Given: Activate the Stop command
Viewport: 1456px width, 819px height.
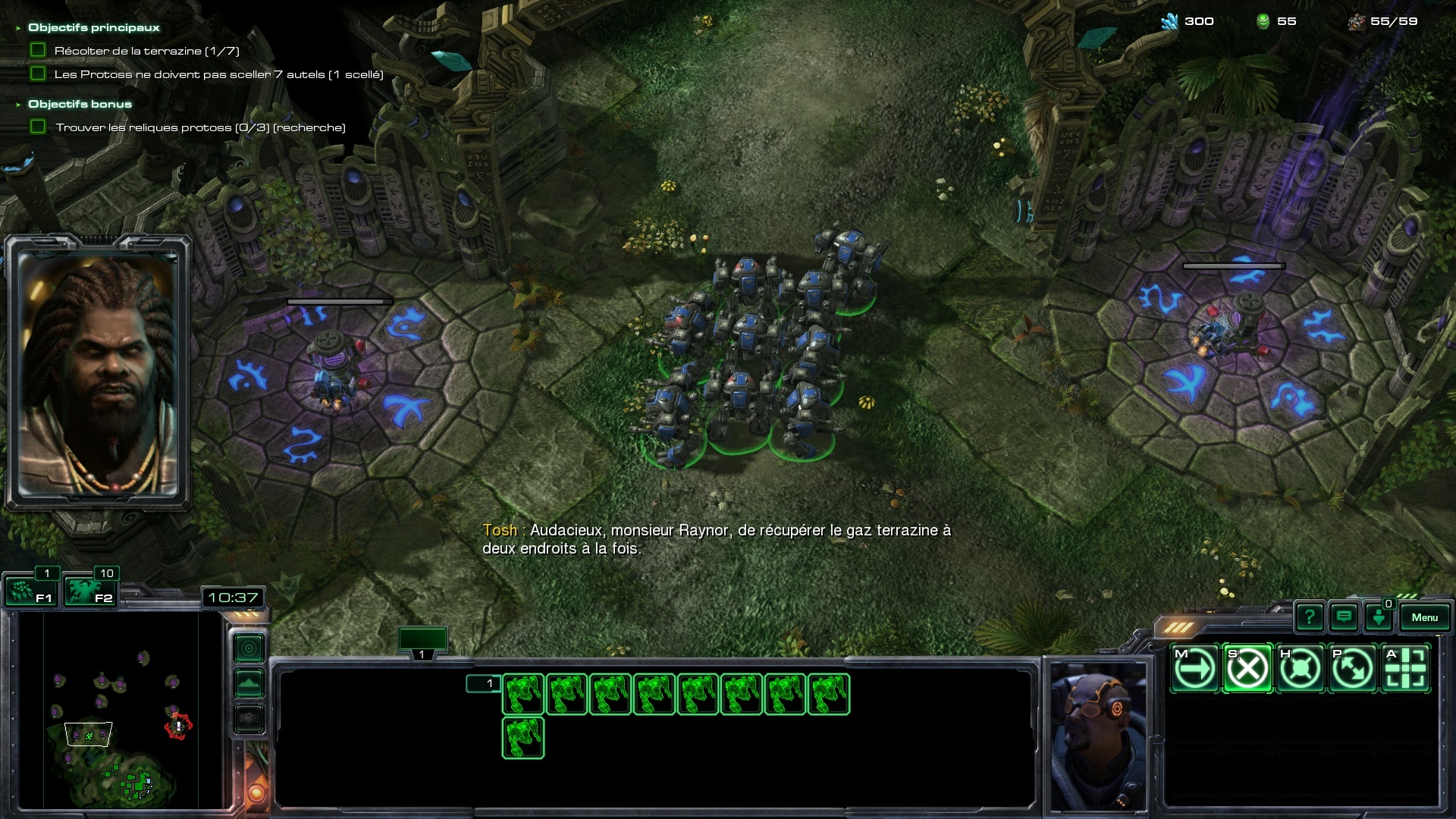Looking at the screenshot, I should 1247,669.
